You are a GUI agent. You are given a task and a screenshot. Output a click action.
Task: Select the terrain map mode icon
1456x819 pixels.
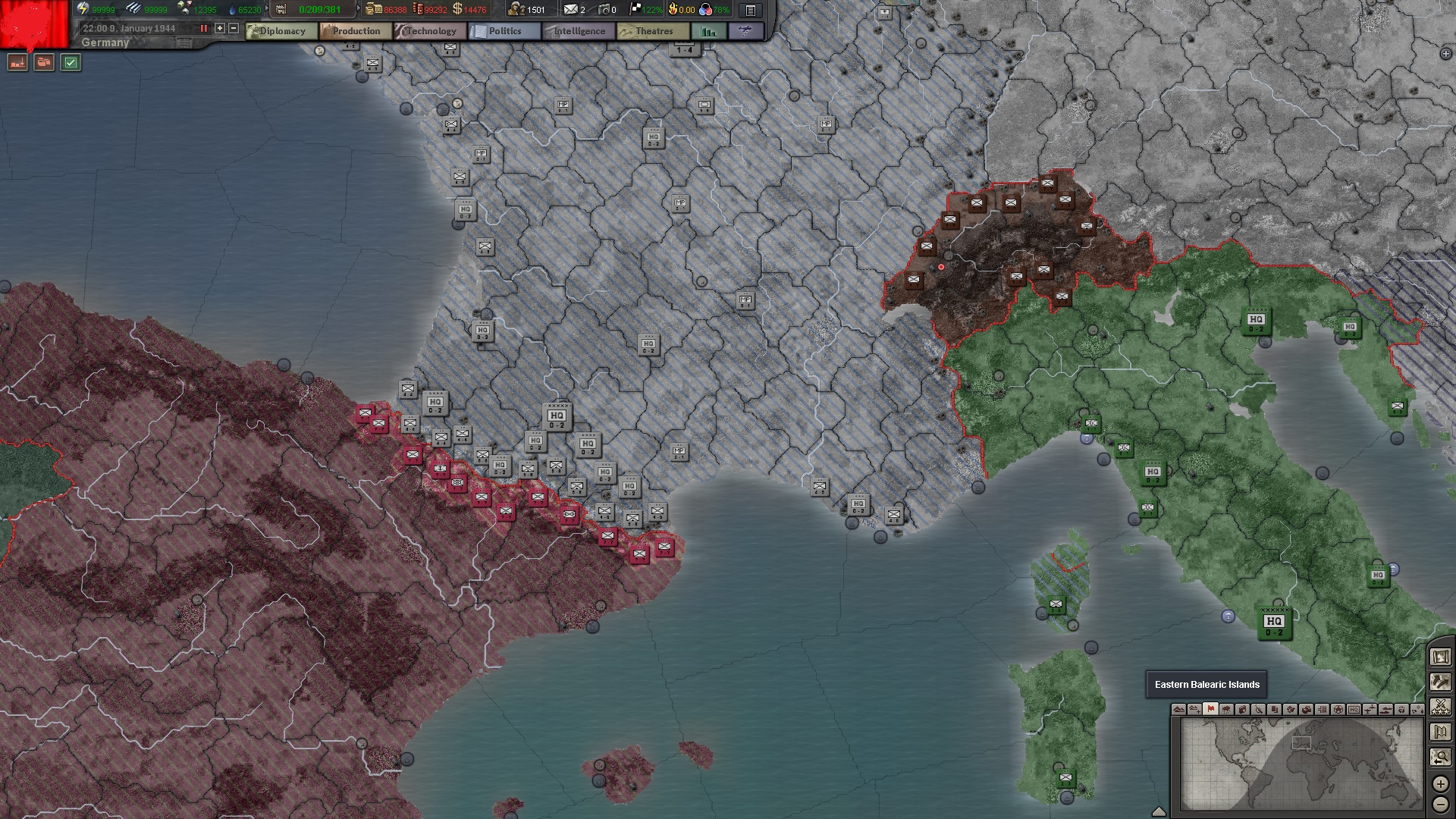(1179, 710)
